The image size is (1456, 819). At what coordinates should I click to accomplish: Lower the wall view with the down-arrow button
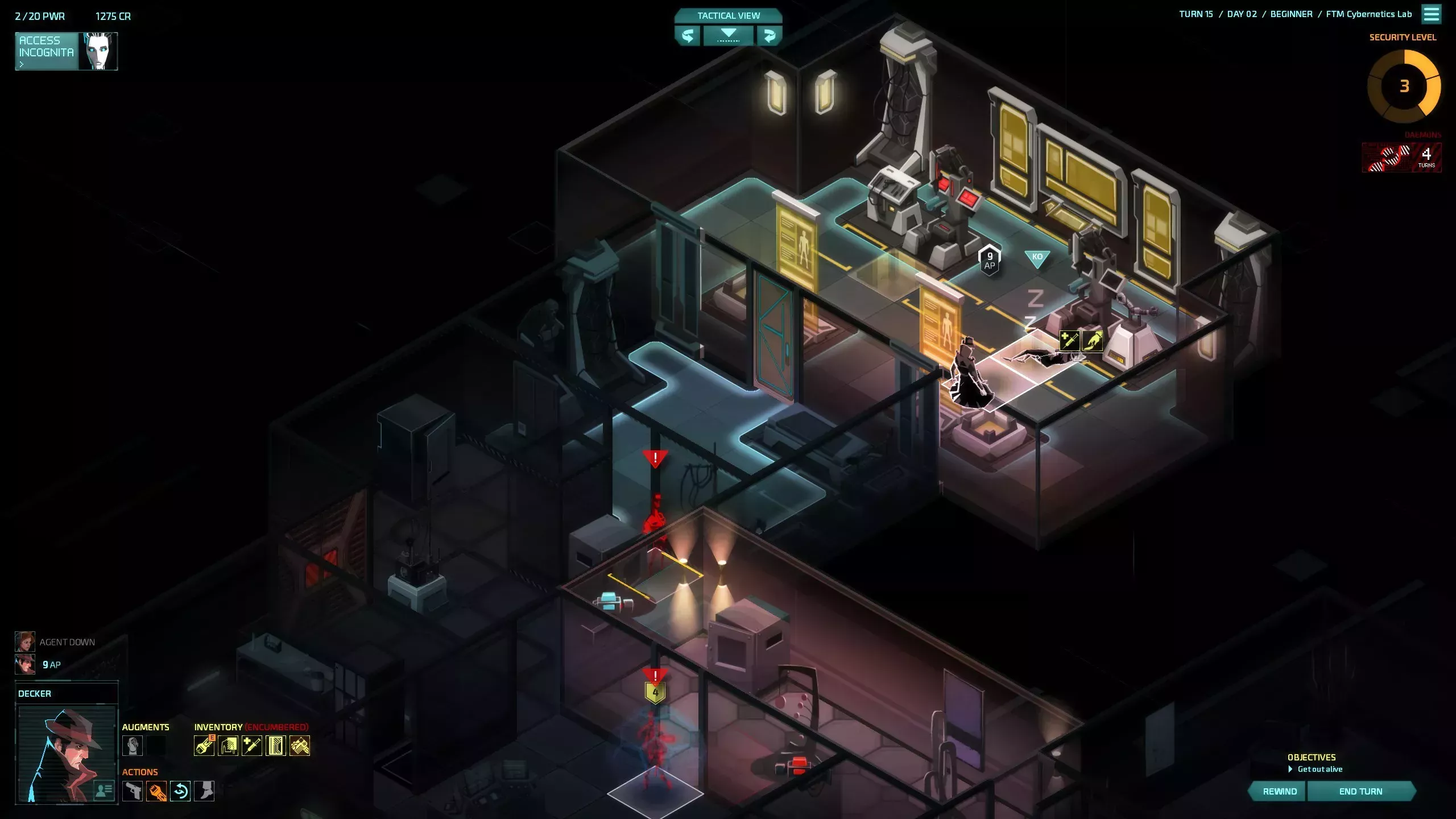(x=728, y=36)
